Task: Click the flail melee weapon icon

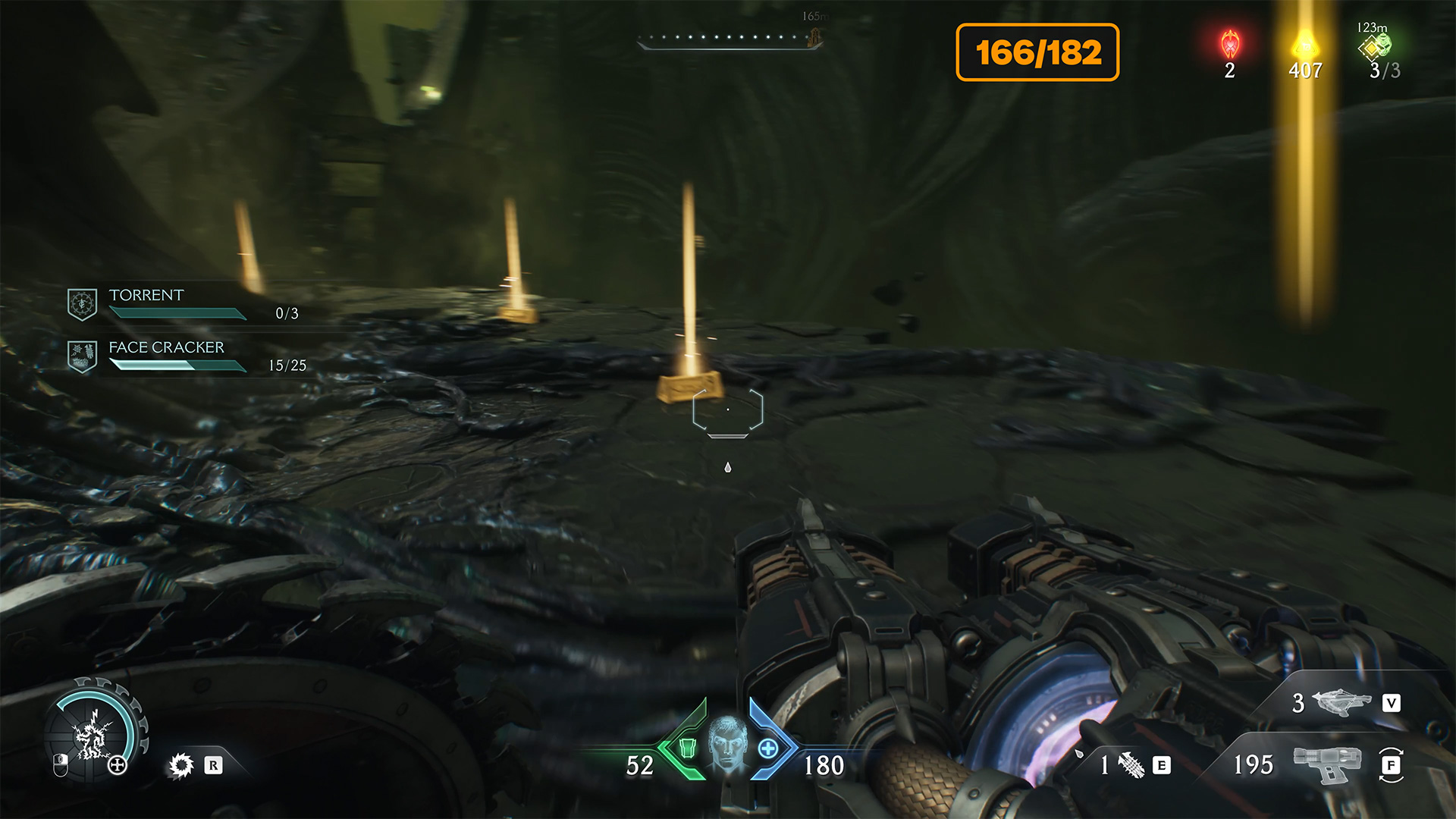Action: [x=1131, y=765]
